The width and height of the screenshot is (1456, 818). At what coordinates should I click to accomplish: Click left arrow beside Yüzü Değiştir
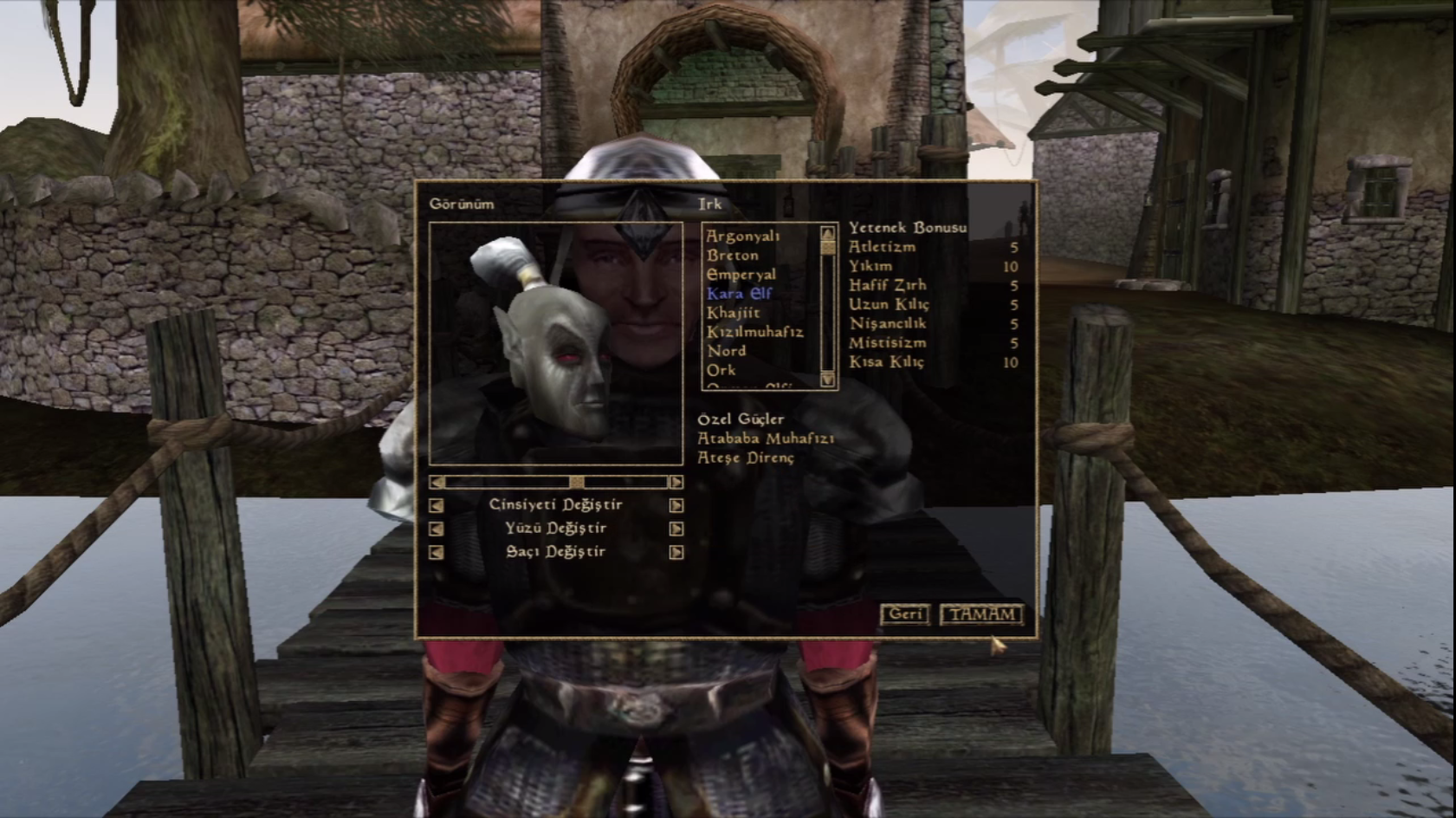[x=437, y=529]
